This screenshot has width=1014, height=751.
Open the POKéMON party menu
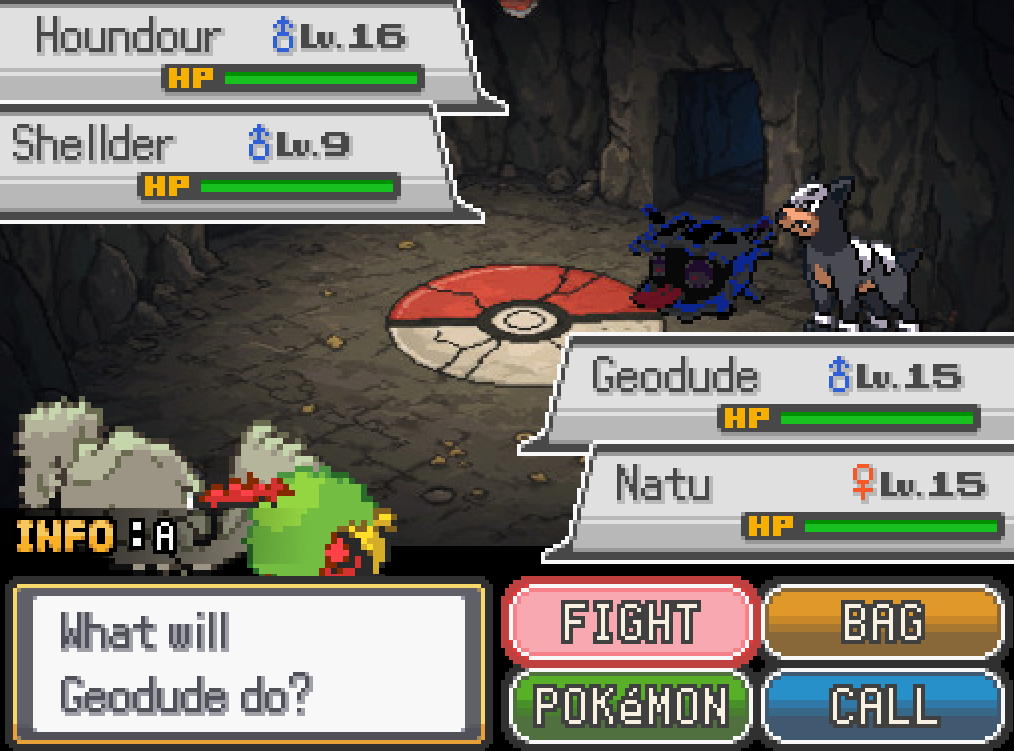click(x=630, y=704)
